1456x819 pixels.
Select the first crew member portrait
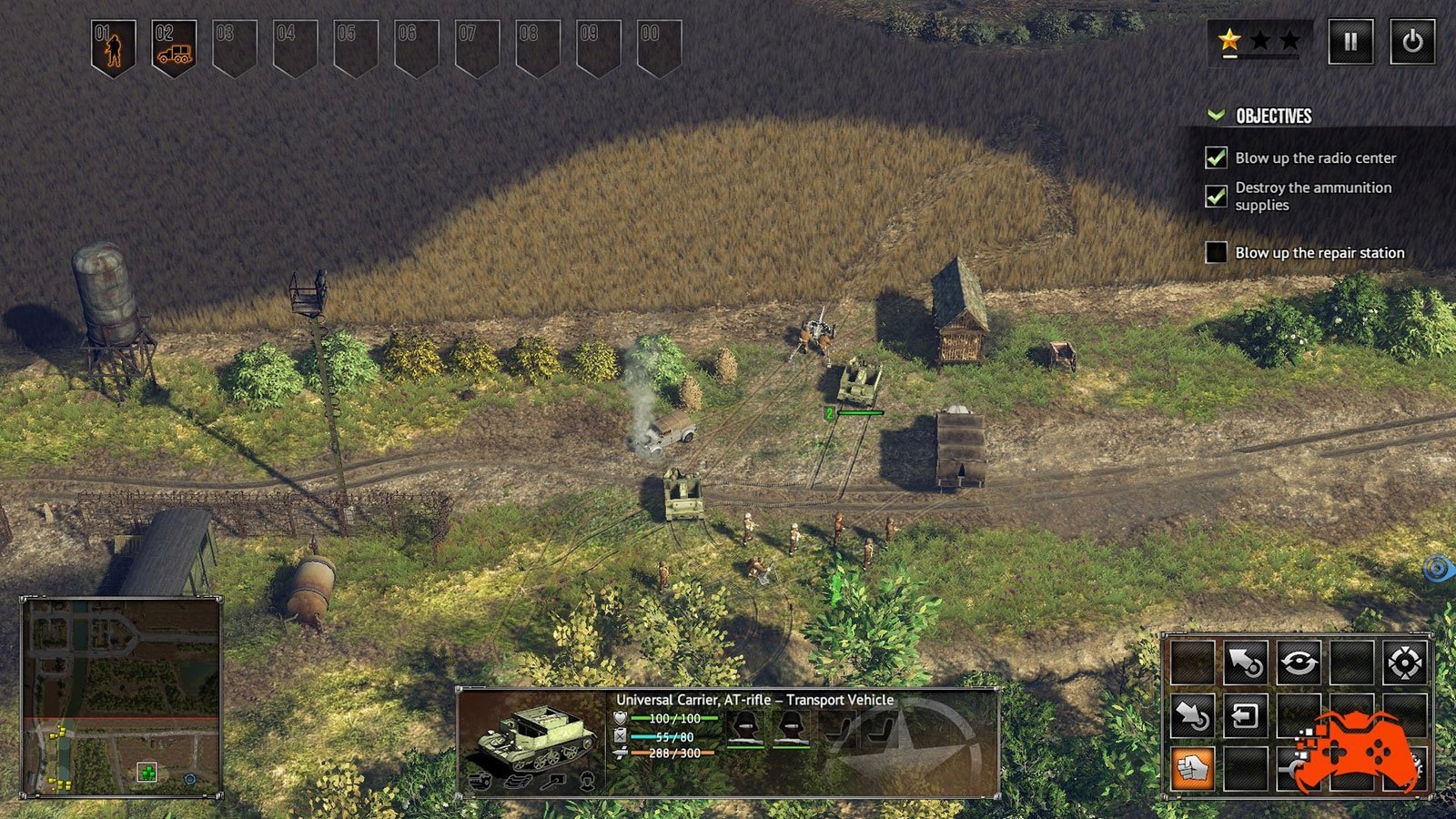pos(746,726)
